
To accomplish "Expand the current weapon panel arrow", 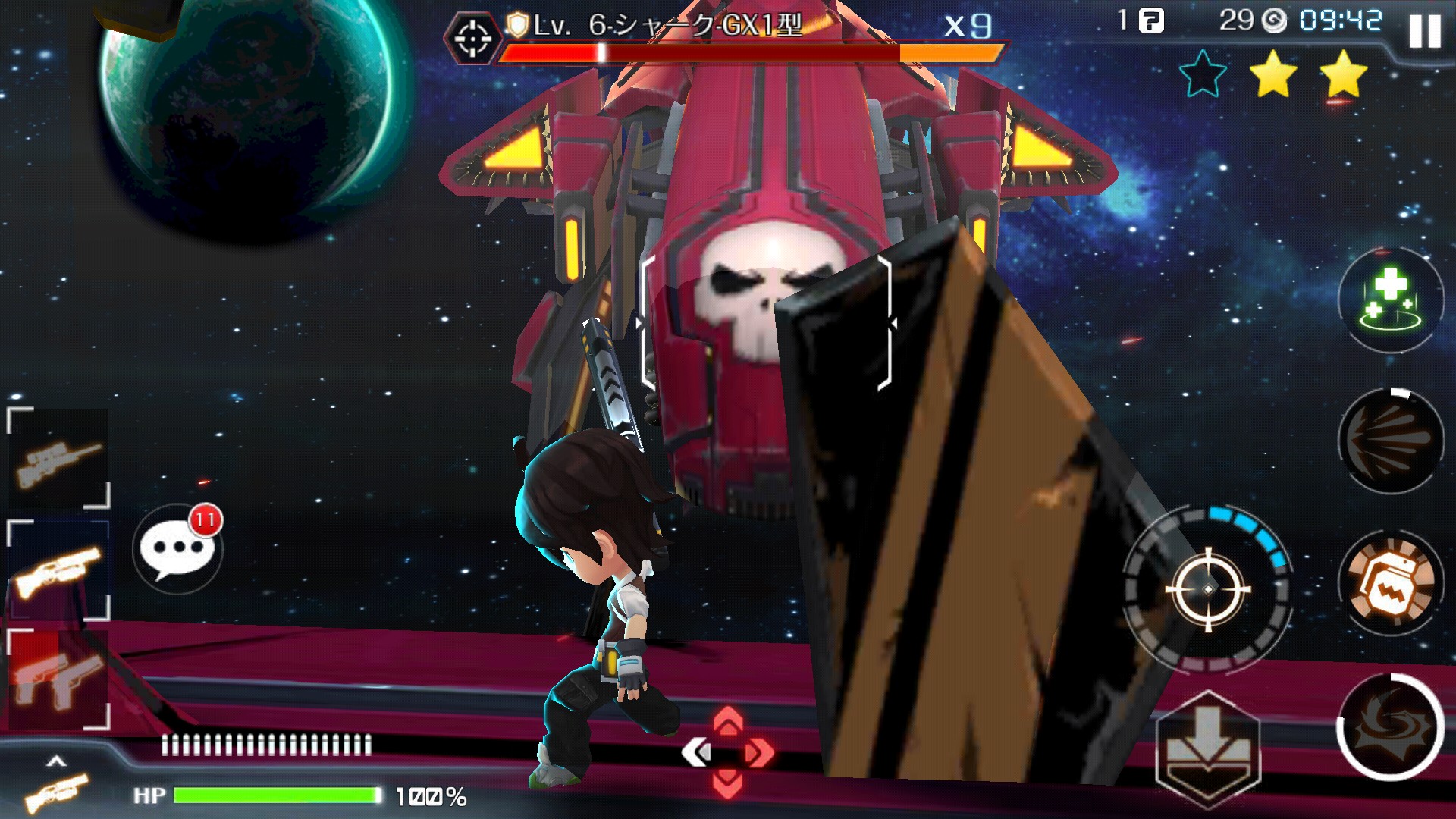I will (56, 761).
